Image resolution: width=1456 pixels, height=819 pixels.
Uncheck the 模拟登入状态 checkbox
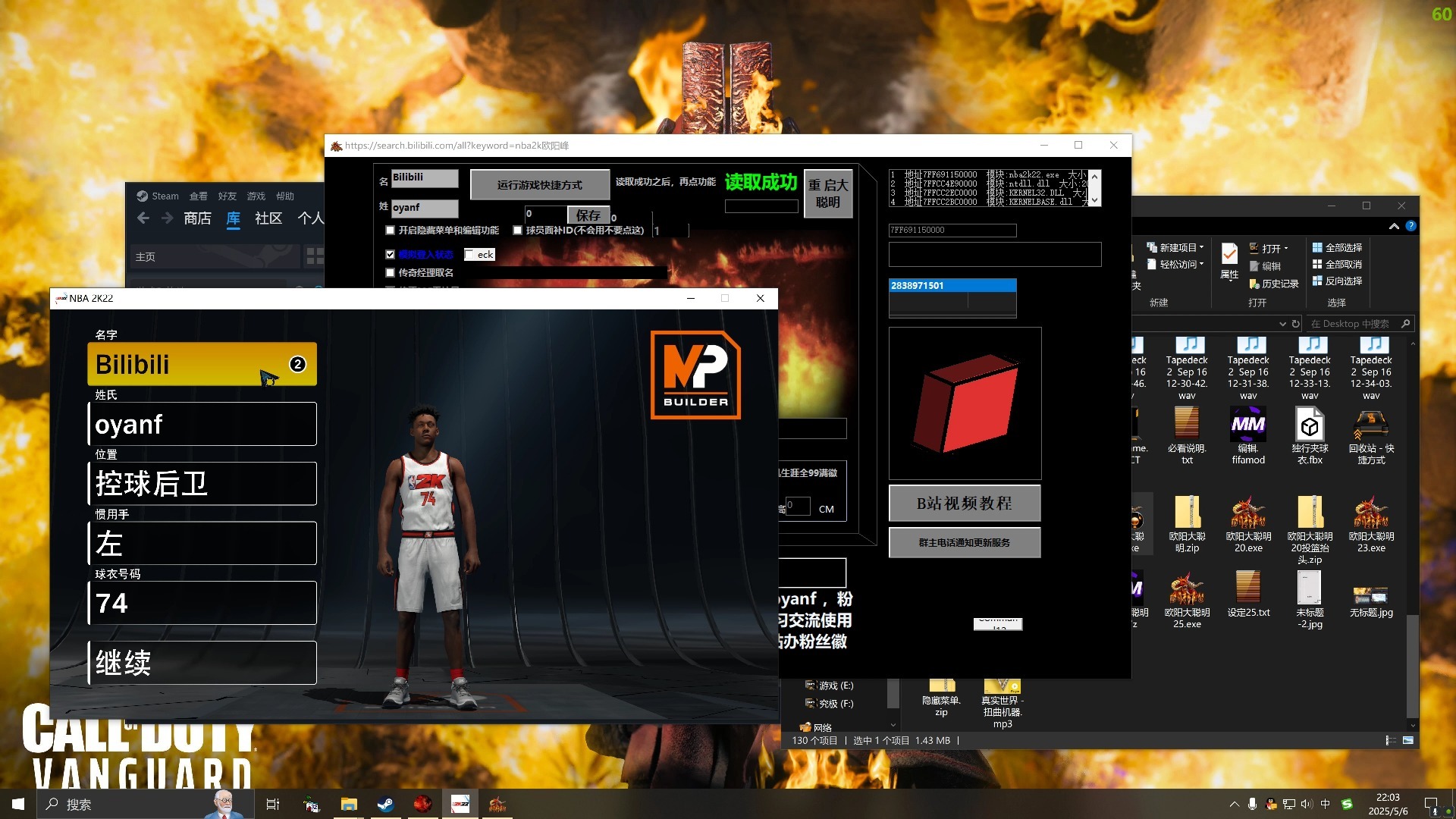391,254
